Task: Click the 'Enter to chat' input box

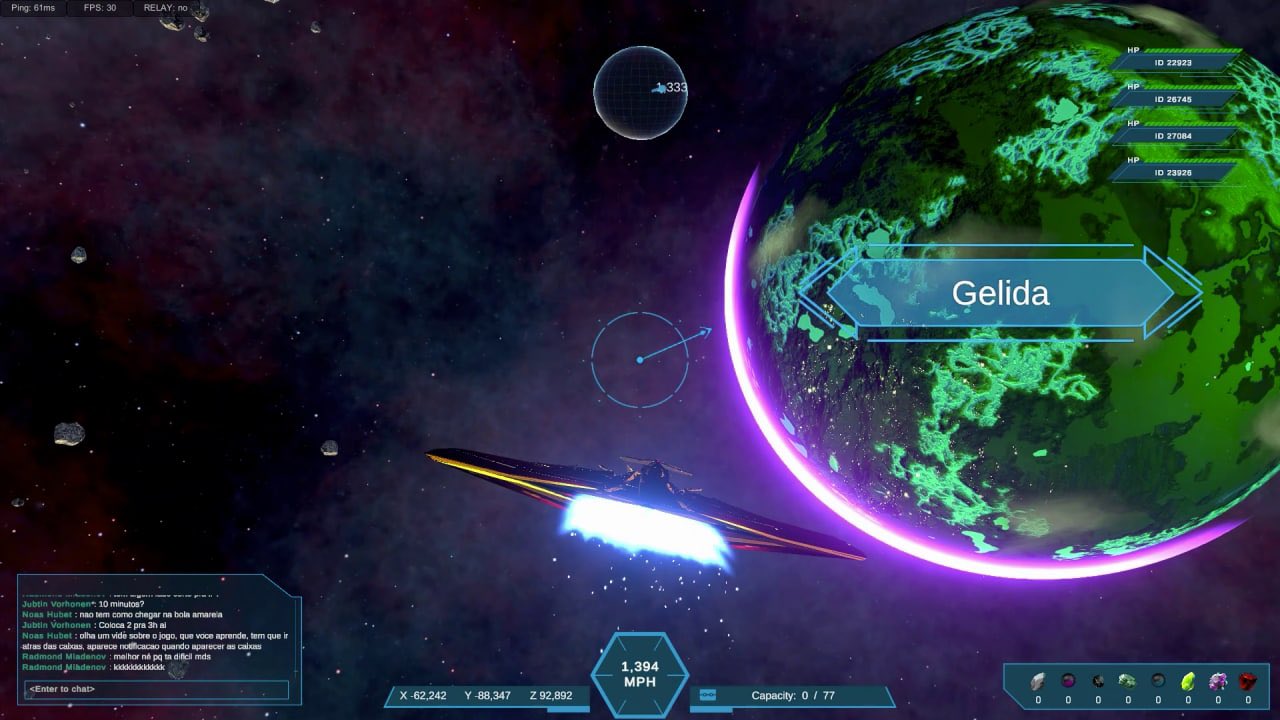Action: (156, 689)
